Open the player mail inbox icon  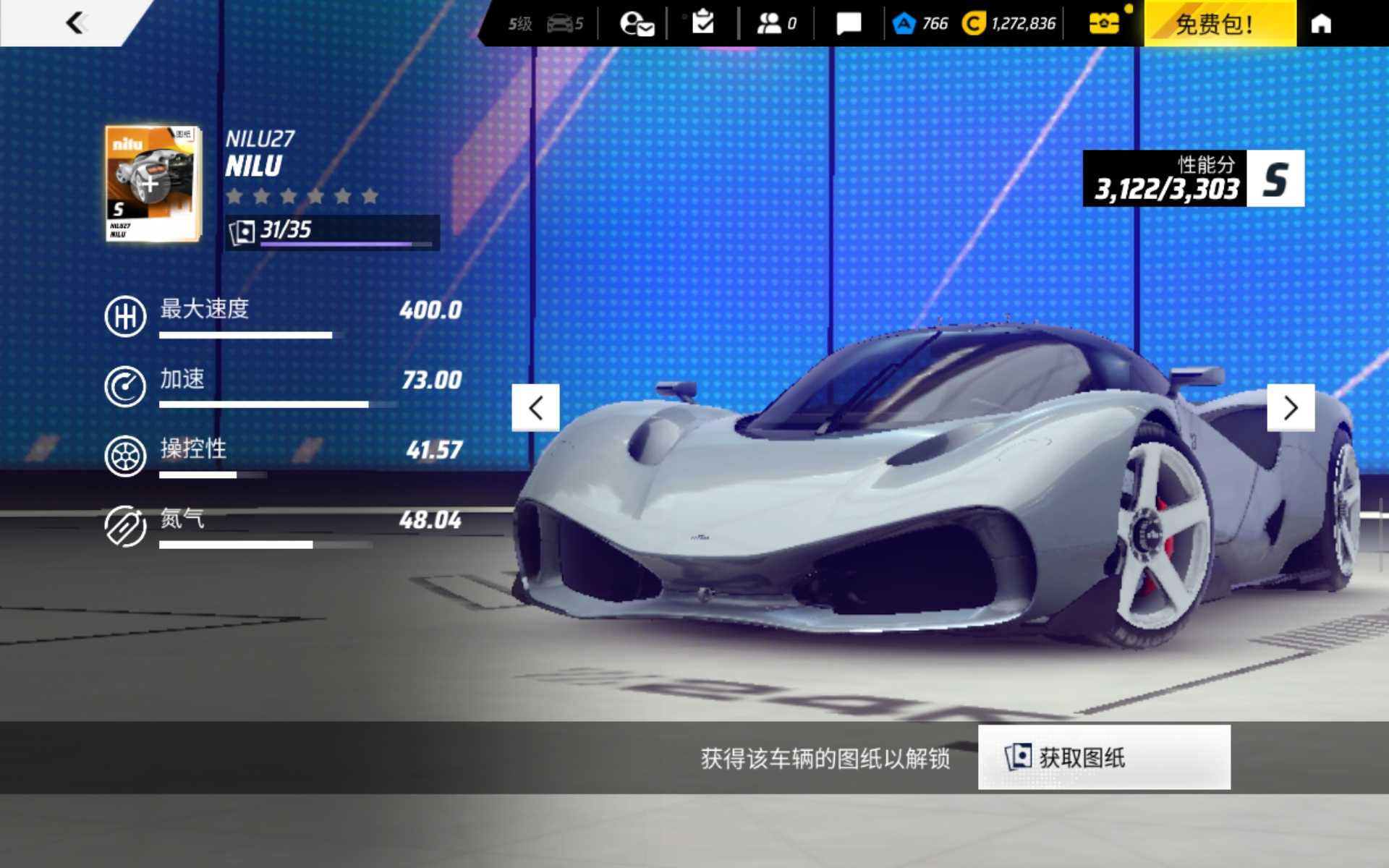[x=637, y=24]
